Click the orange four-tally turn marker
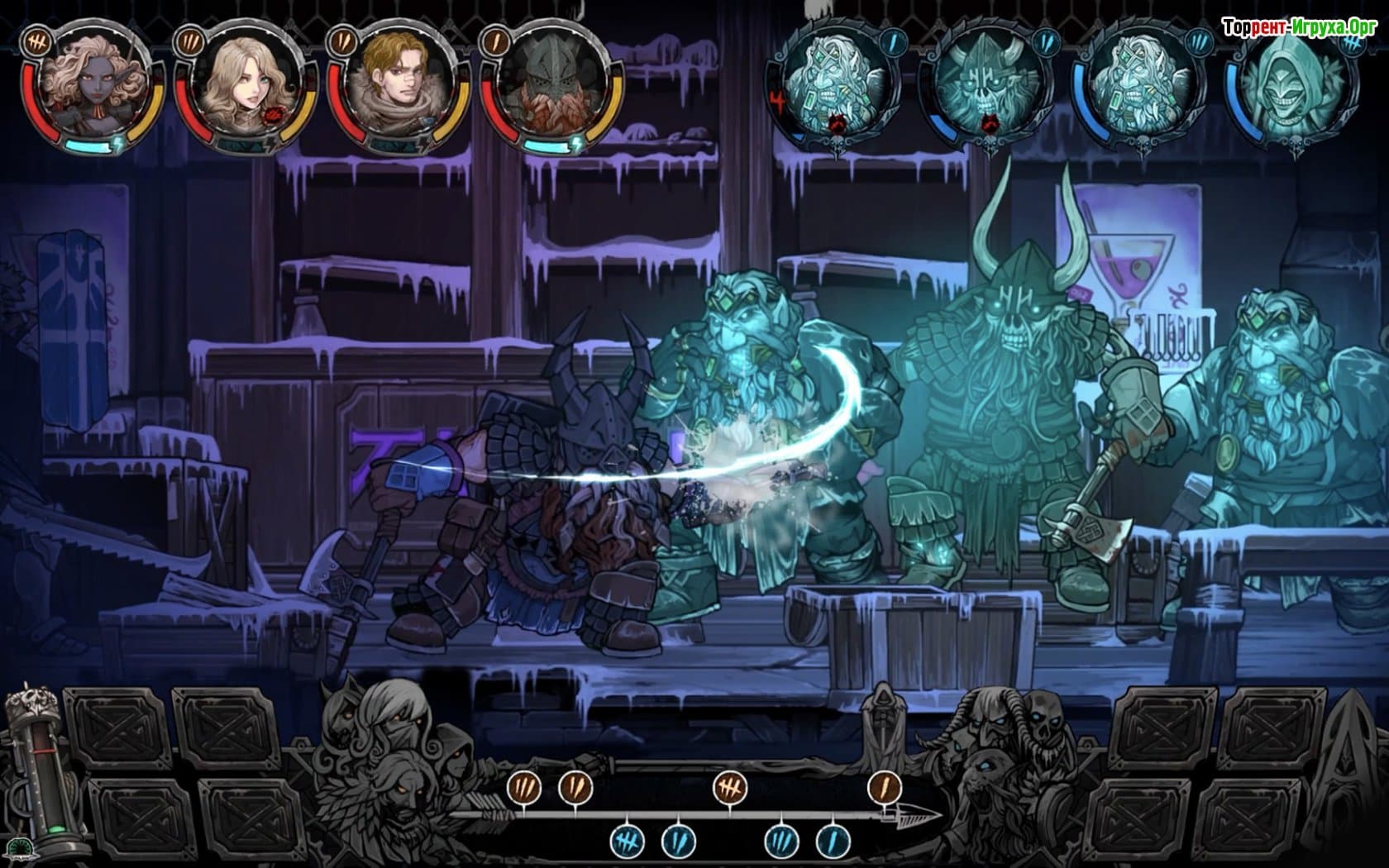 [x=731, y=788]
